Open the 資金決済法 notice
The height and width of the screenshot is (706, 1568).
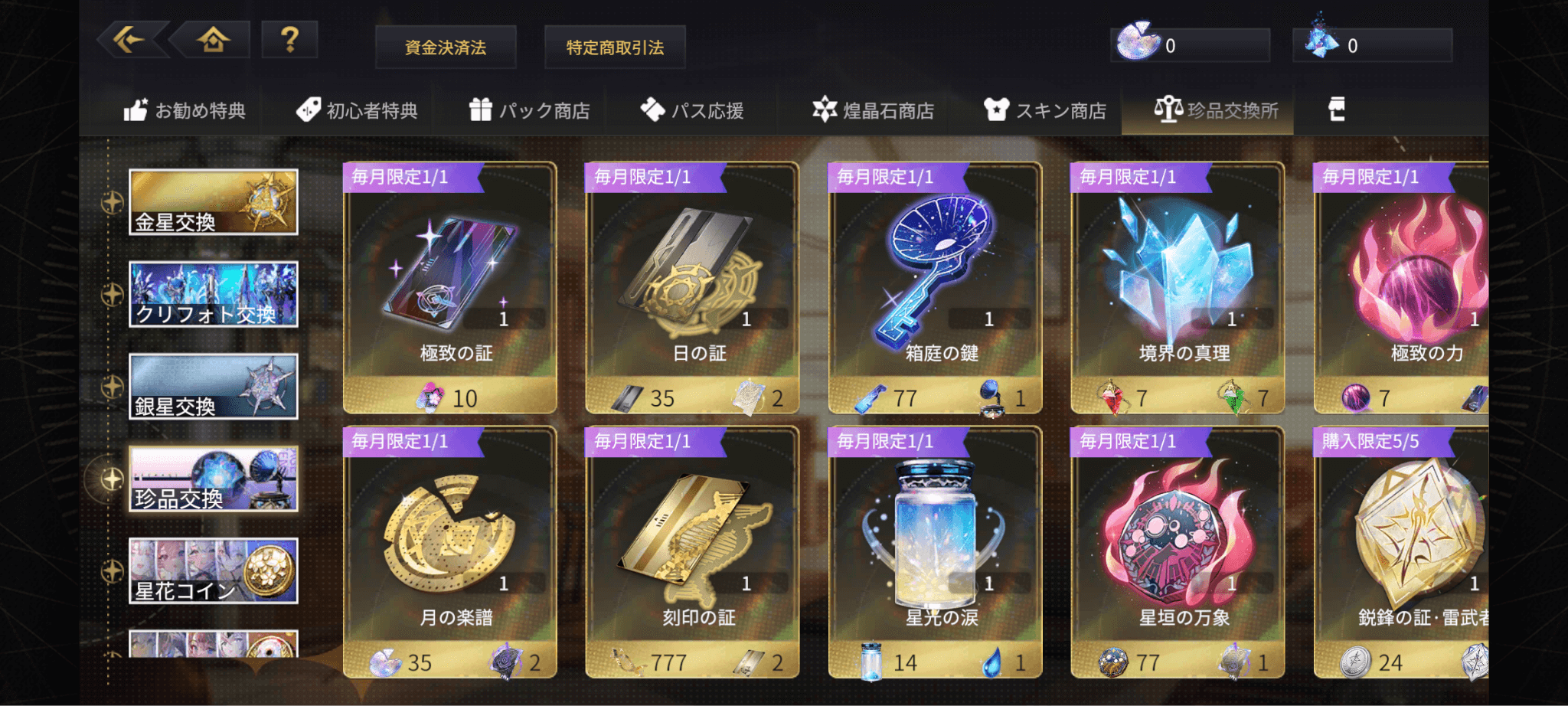[446, 47]
